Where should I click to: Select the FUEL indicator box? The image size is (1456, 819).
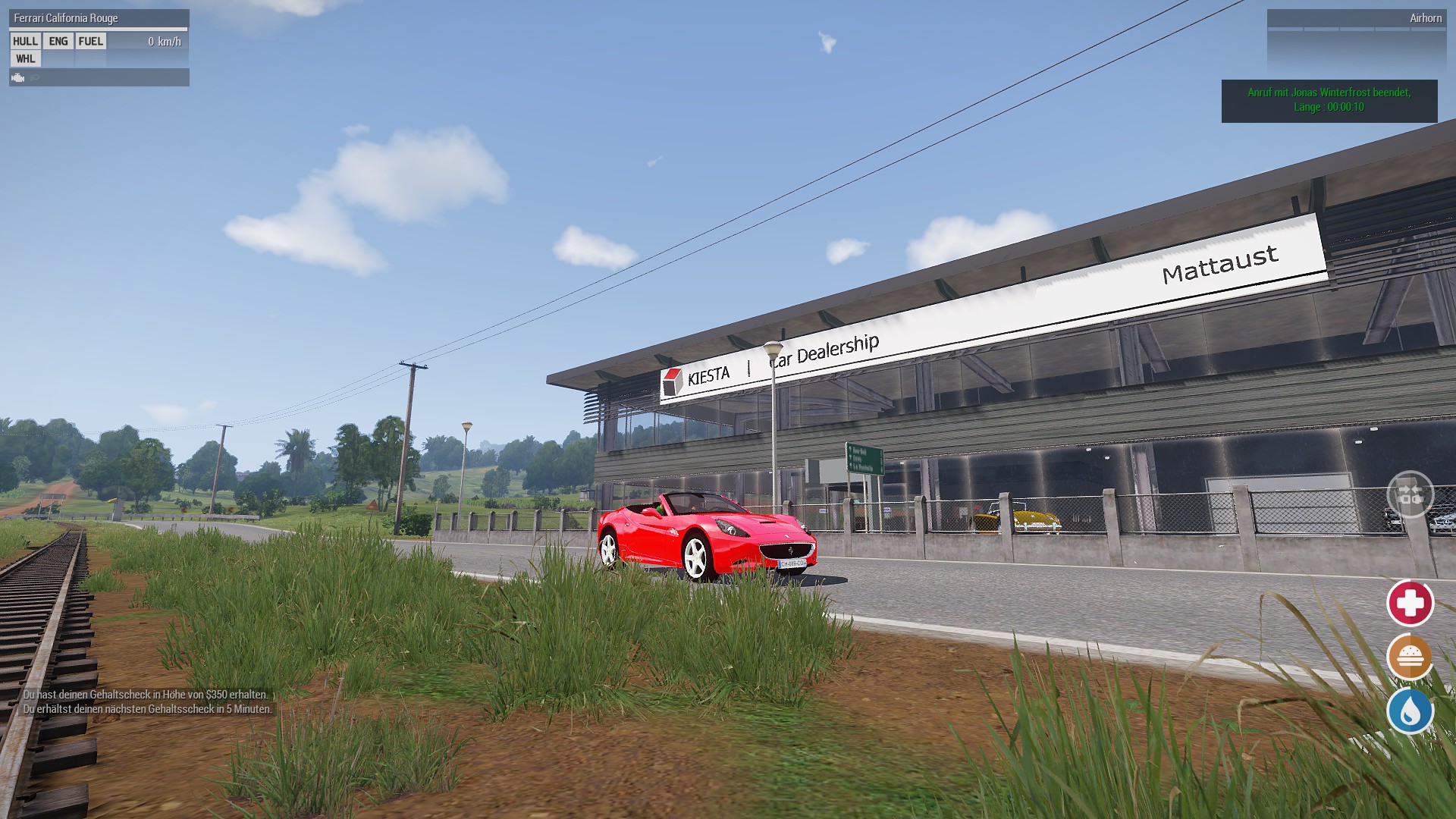pos(91,42)
